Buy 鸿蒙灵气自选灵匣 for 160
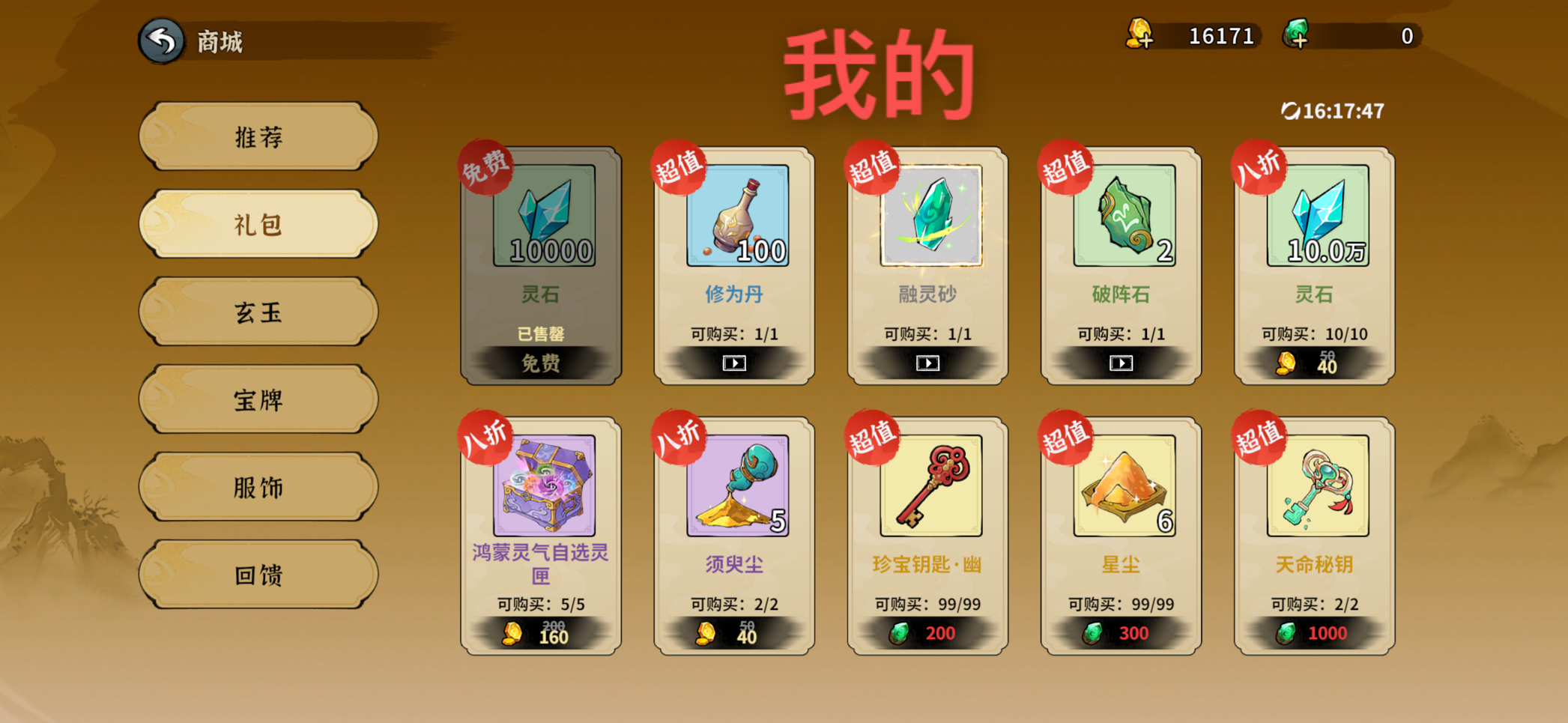The width and height of the screenshot is (1568, 723). point(536,633)
